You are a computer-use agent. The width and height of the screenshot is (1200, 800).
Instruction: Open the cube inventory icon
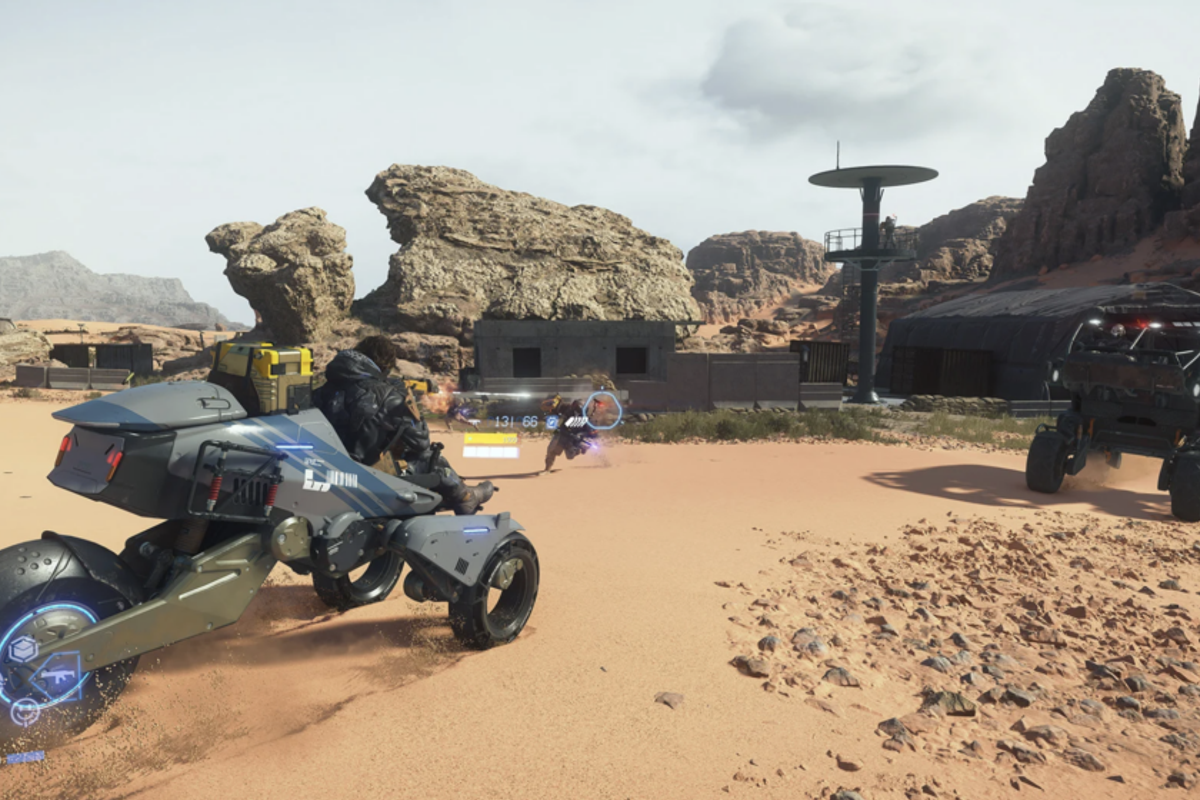(x=23, y=650)
